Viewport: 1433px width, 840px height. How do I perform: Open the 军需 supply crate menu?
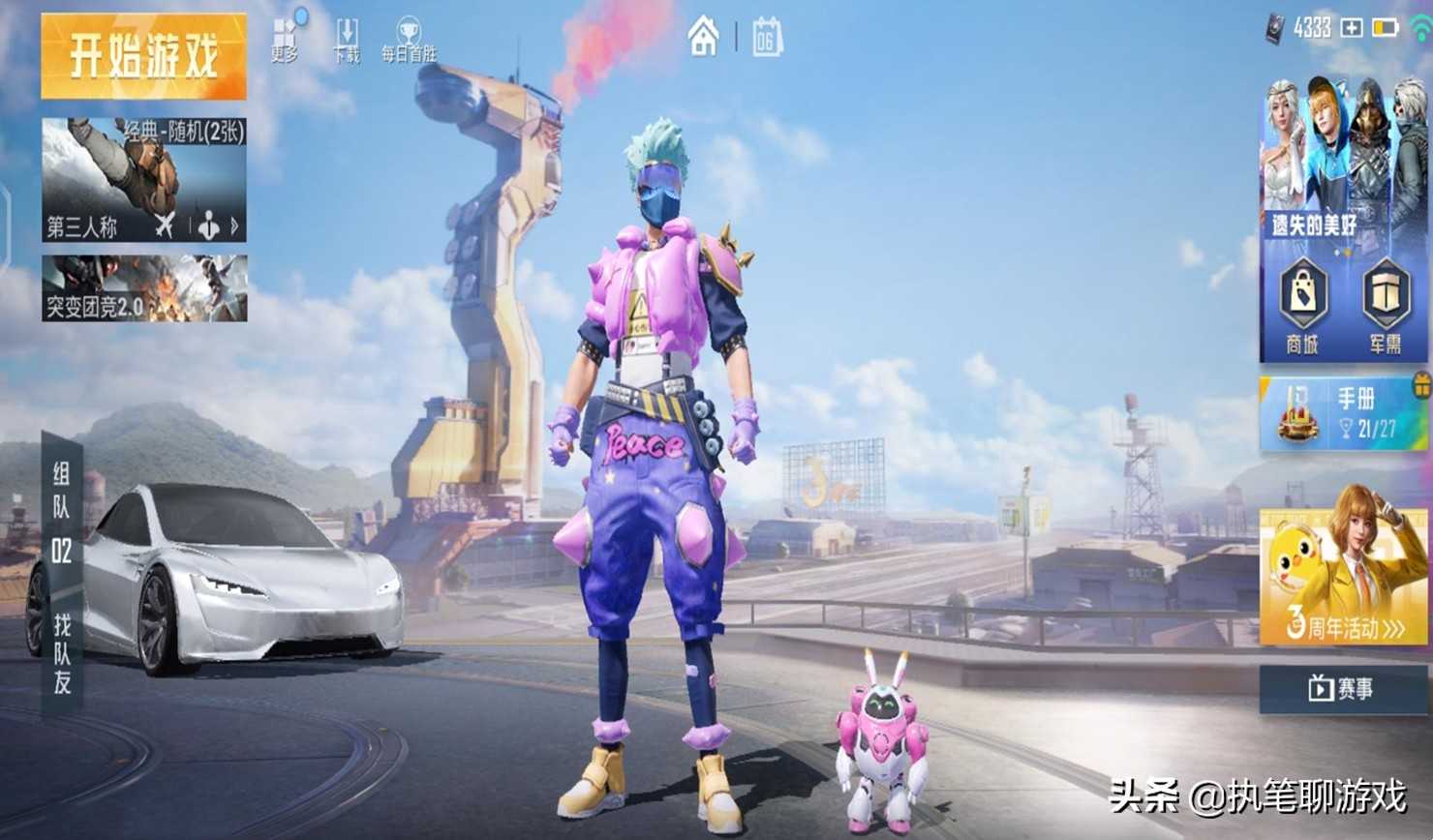coord(1386,306)
